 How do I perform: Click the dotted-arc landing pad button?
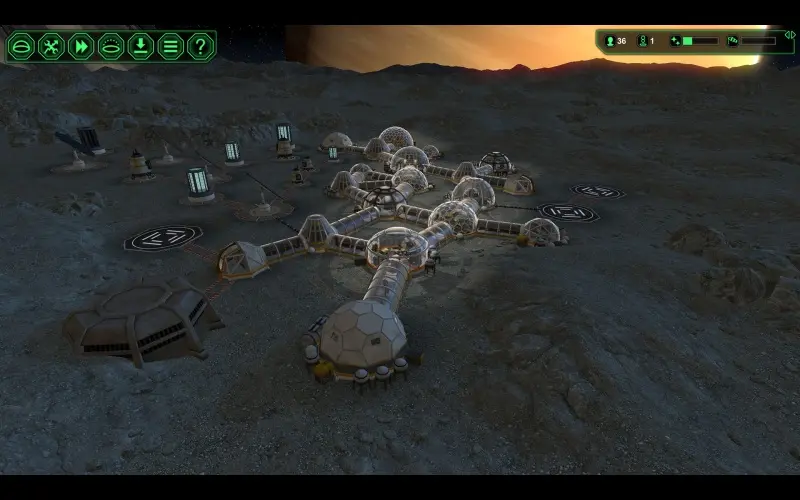pos(111,46)
